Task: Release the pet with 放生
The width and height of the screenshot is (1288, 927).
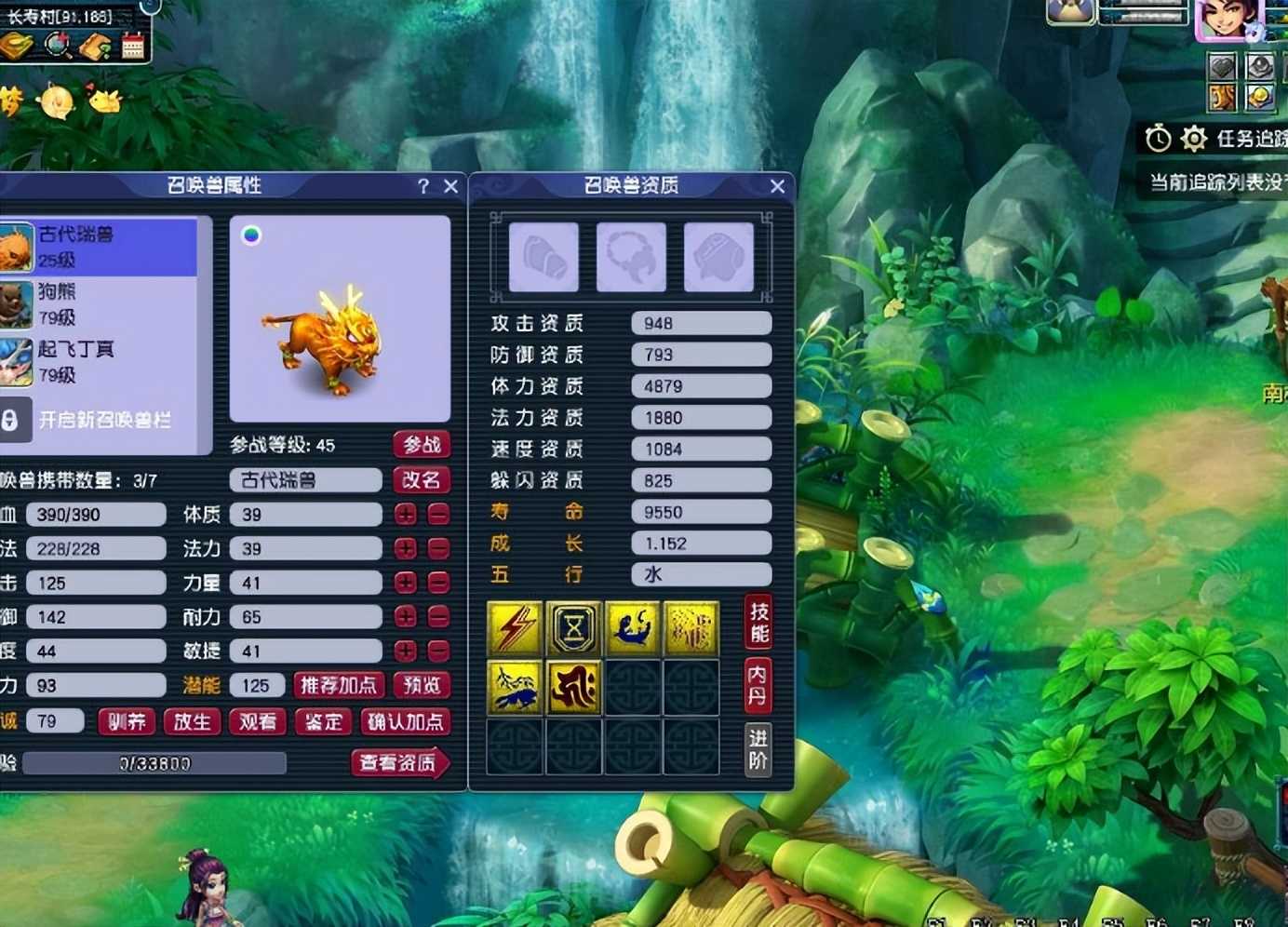Action: coord(193,722)
